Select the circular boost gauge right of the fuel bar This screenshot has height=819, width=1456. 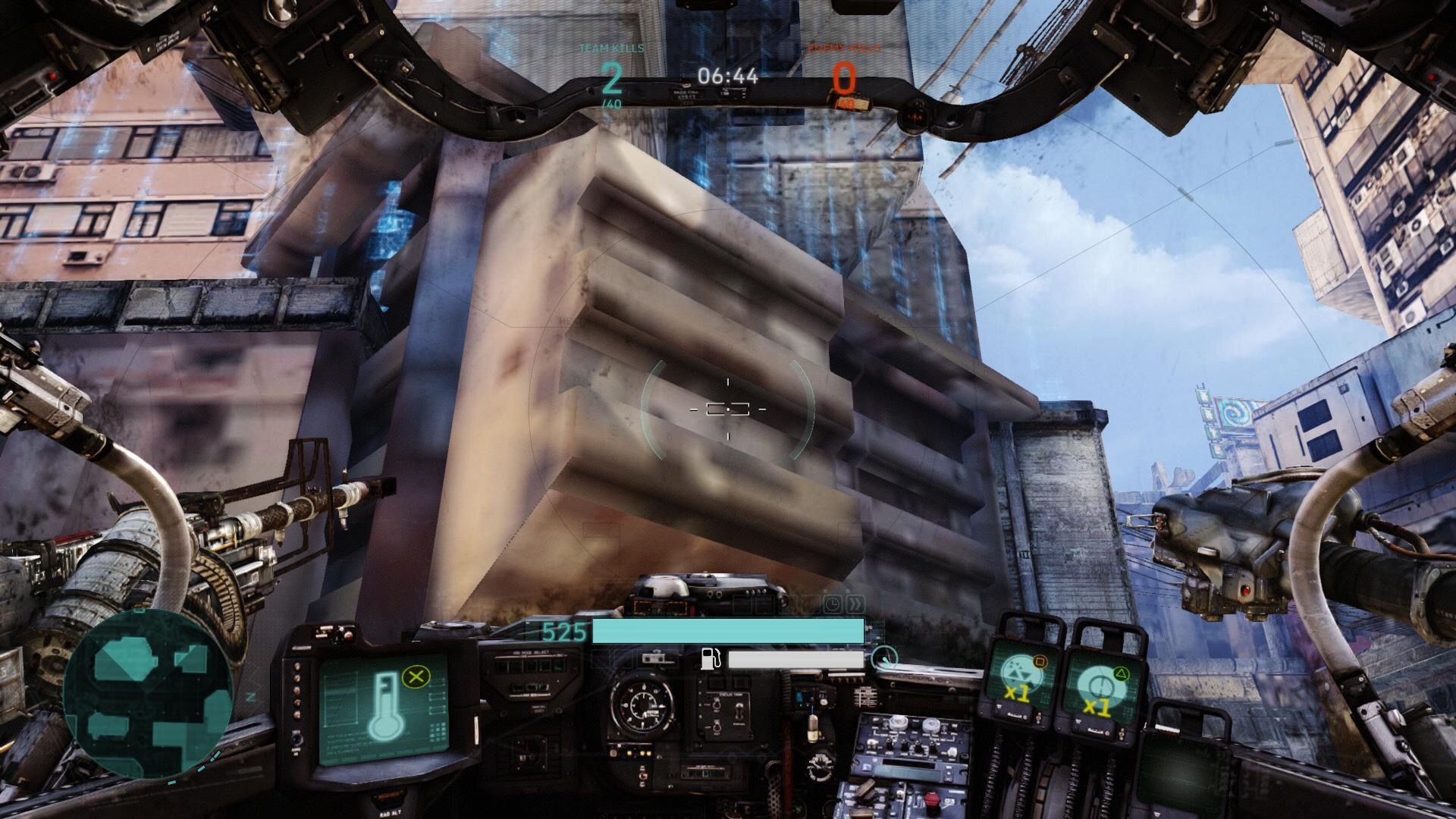pyautogui.click(x=883, y=658)
